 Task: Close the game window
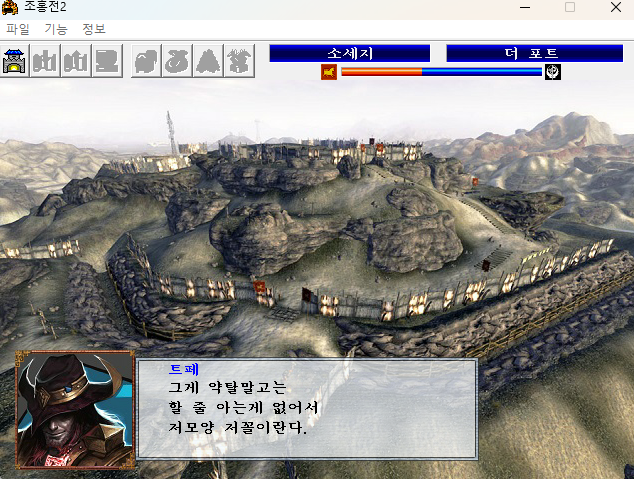coord(613,8)
